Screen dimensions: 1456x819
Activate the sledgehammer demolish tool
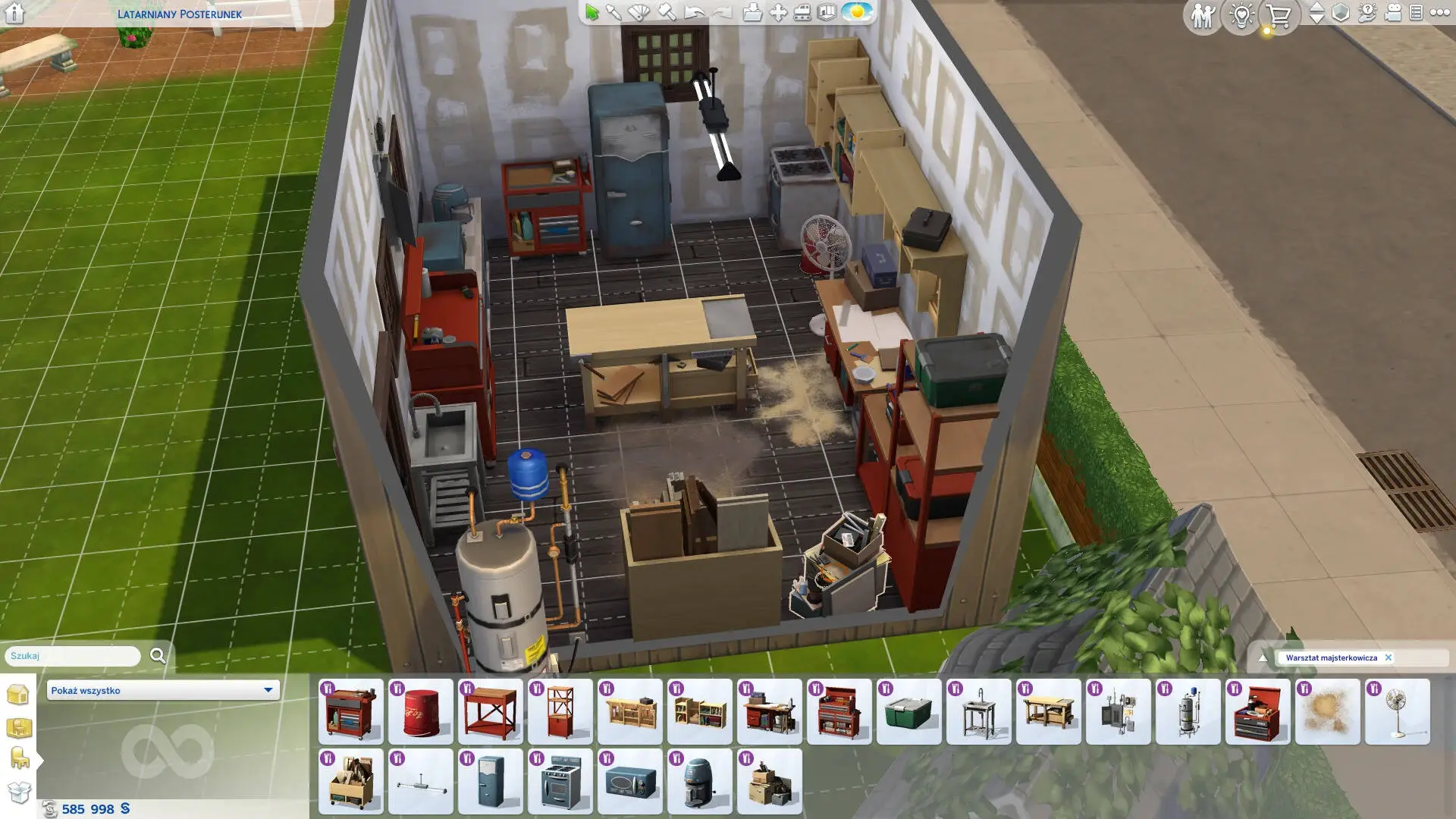click(x=667, y=12)
